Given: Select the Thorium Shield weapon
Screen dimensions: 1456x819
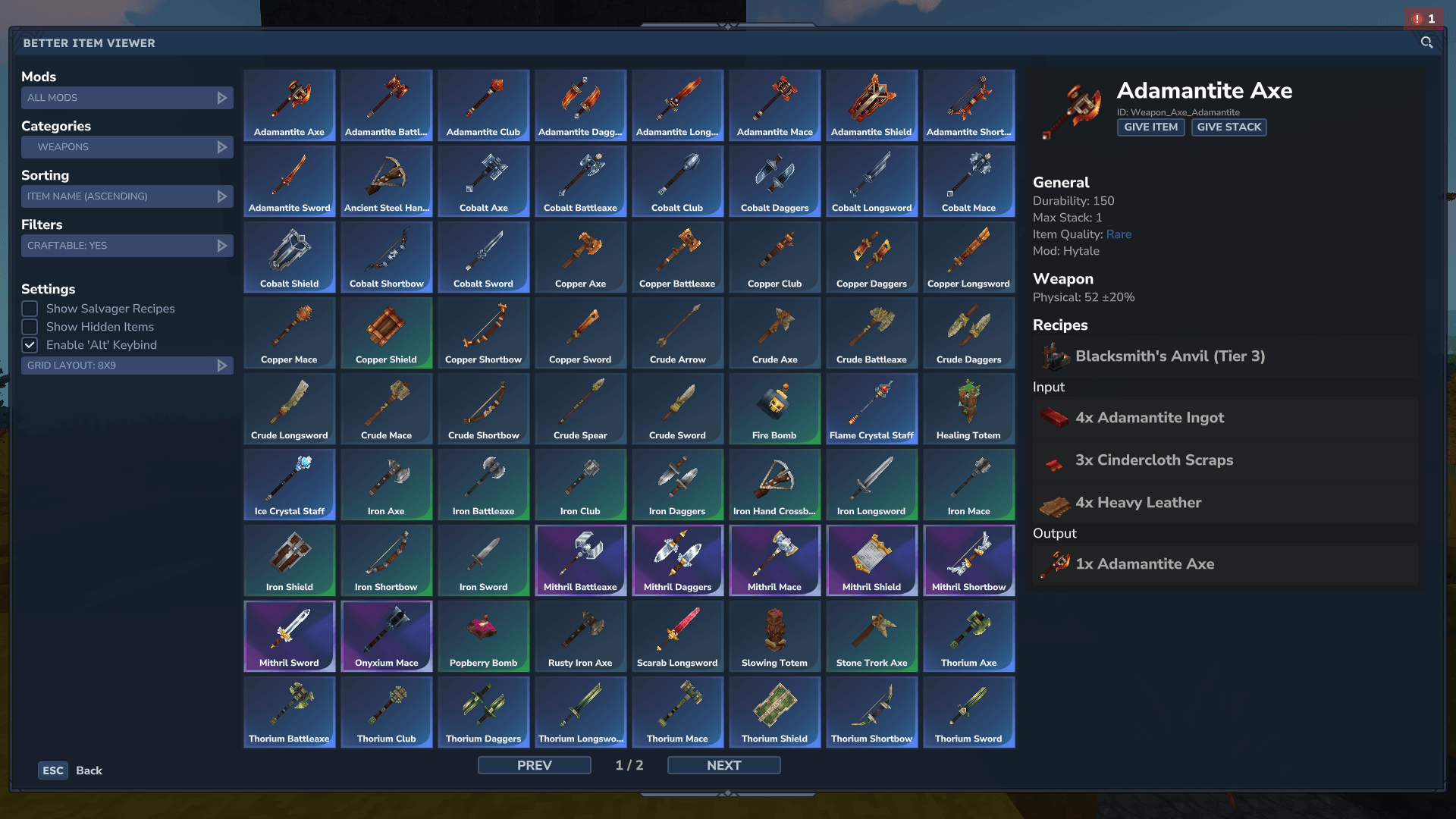Looking at the screenshot, I should coord(774,711).
